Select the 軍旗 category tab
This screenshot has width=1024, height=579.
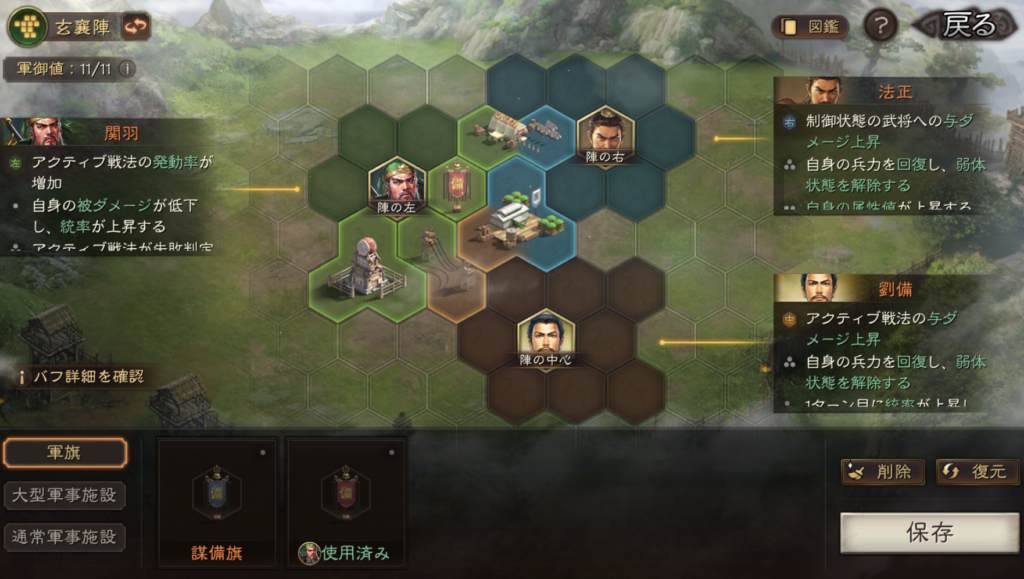[x=65, y=453]
